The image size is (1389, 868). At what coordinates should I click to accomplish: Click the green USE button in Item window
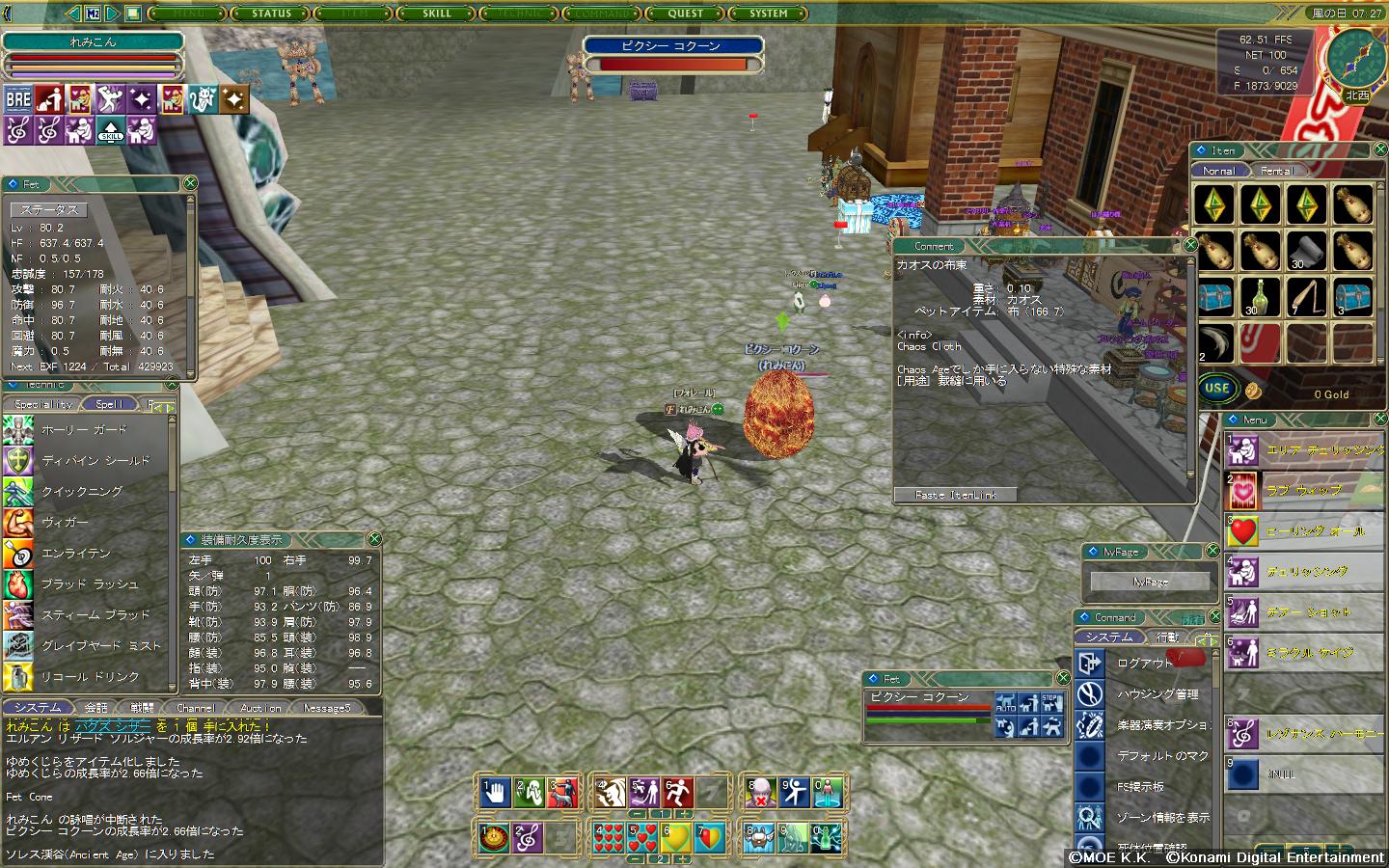pyautogui.click(x=1217, y=389)
